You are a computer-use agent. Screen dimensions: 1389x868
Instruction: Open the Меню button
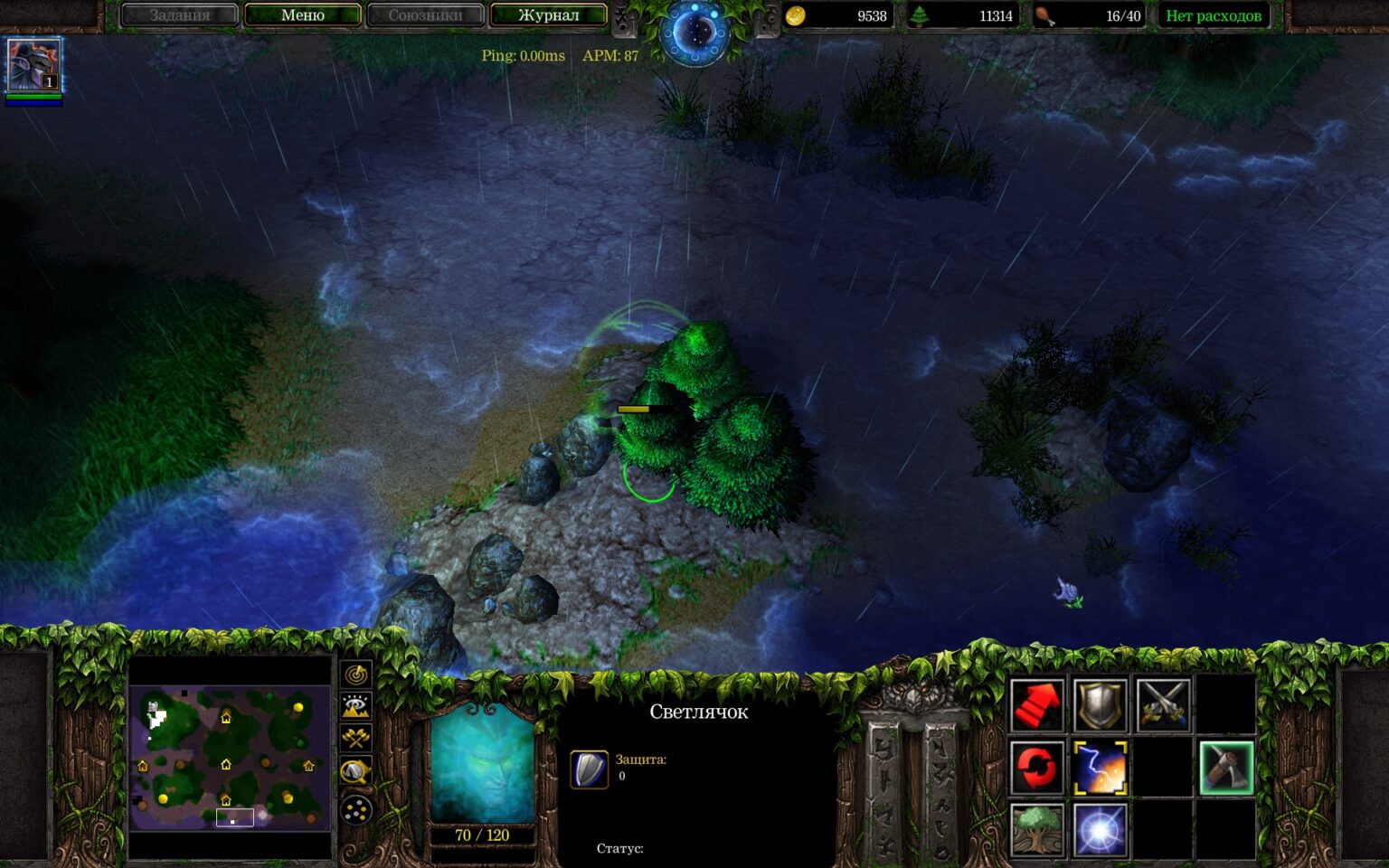(x=301, y=14)
